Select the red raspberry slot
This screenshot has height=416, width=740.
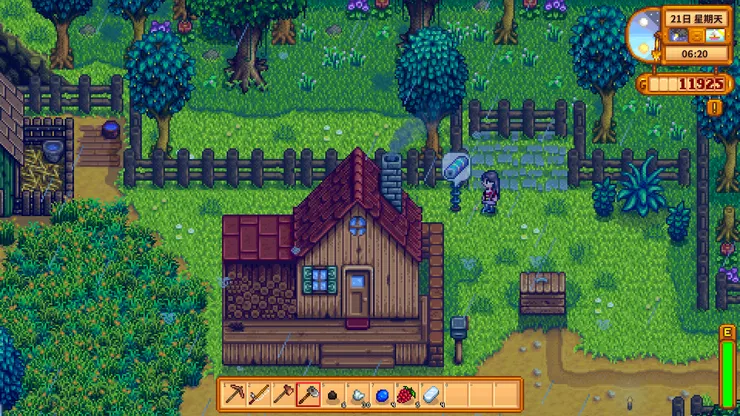pyautogui.click(x=405, y=393)
